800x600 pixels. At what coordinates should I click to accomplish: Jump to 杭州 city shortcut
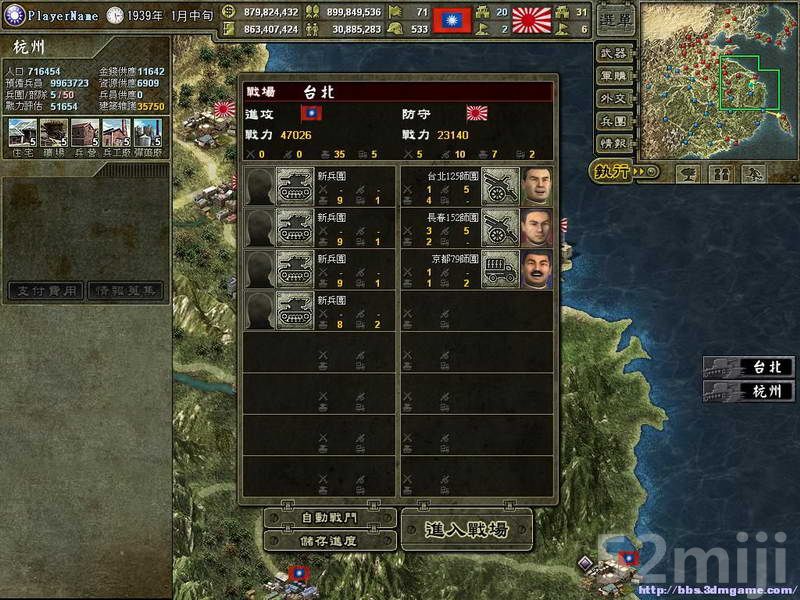click(x=748, y=391)
